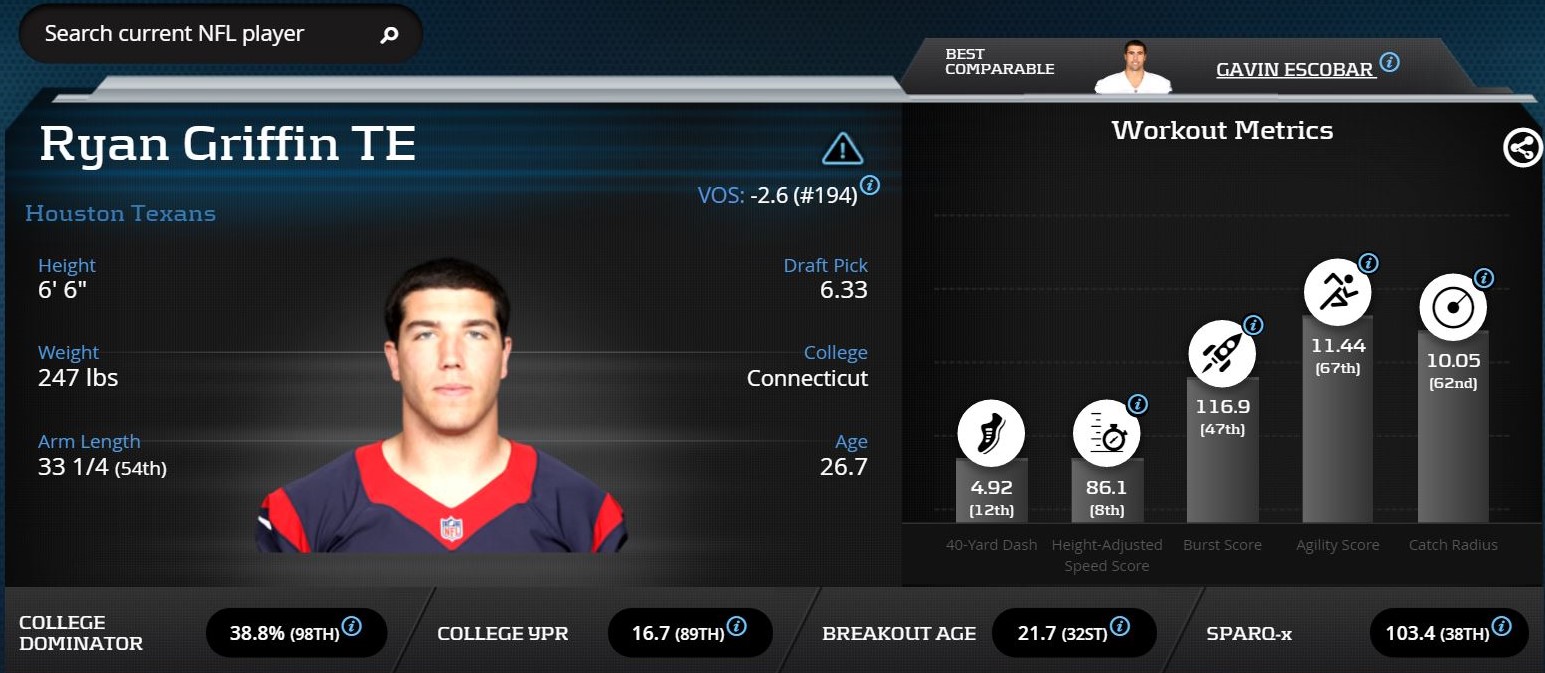Viewport: 1545px width, 673px height.
Task: Show info for Breakout Age stat
Action: tap(1120, 627)
